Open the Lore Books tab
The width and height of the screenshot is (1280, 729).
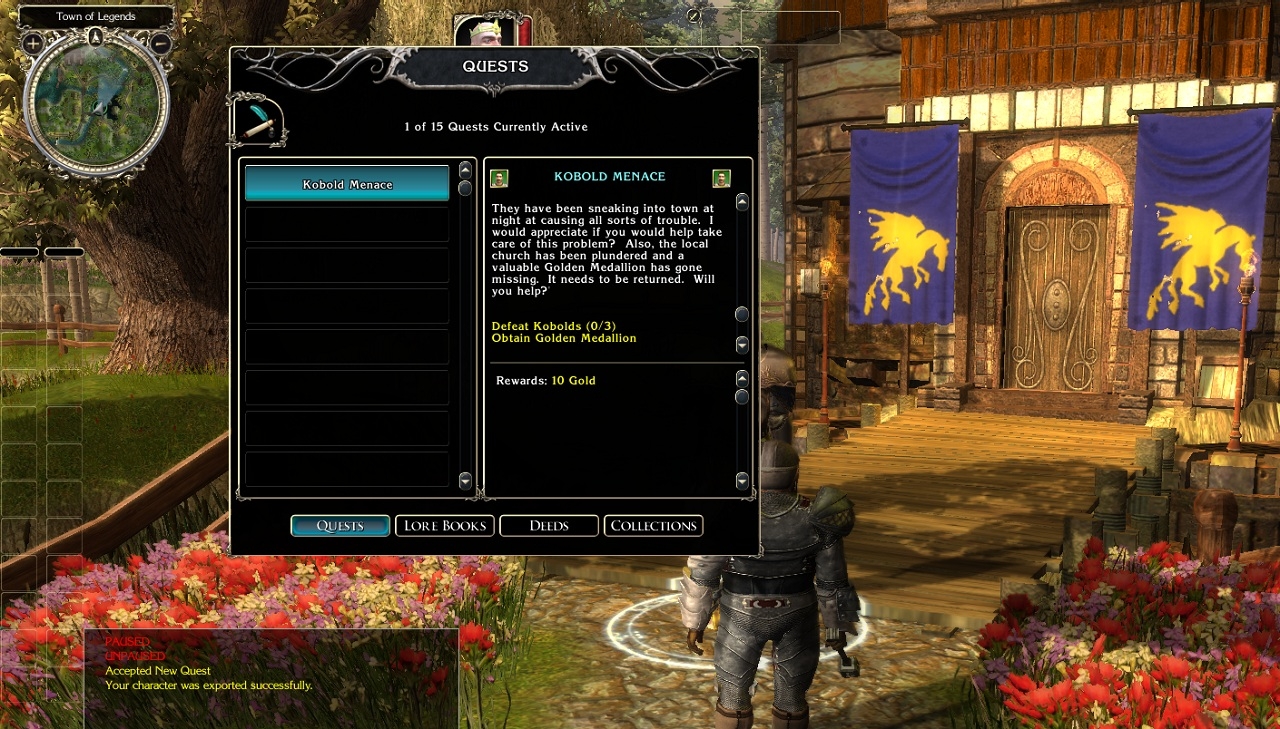(x=445, y=526)
